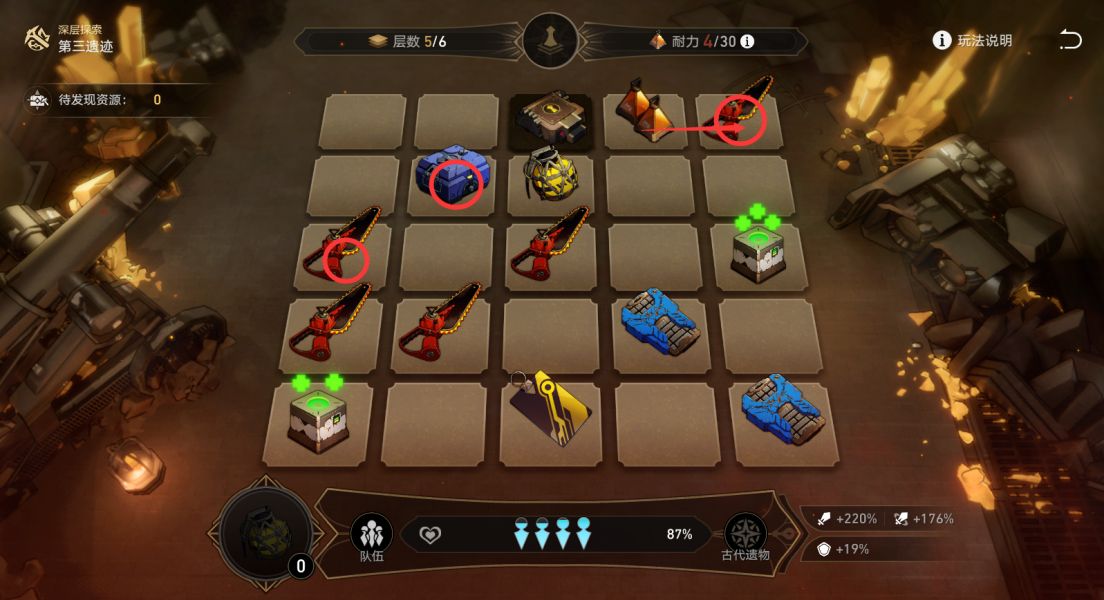Click the chess piece emblem at top center
Image resolution: width=1104 pixels, height=600 pixels.
(x=550, y=41)
